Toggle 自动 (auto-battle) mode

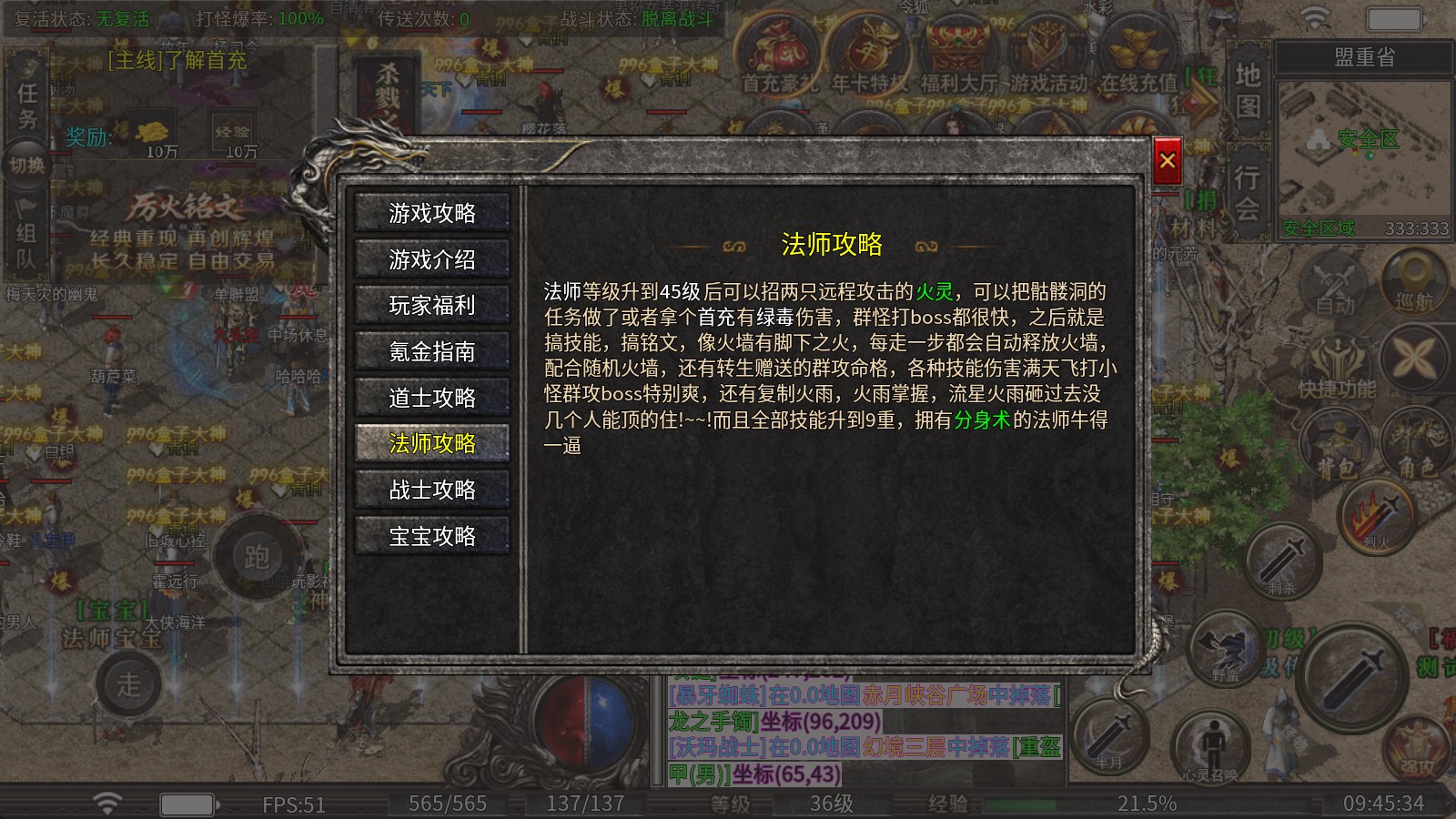[x=1333, y=280]
